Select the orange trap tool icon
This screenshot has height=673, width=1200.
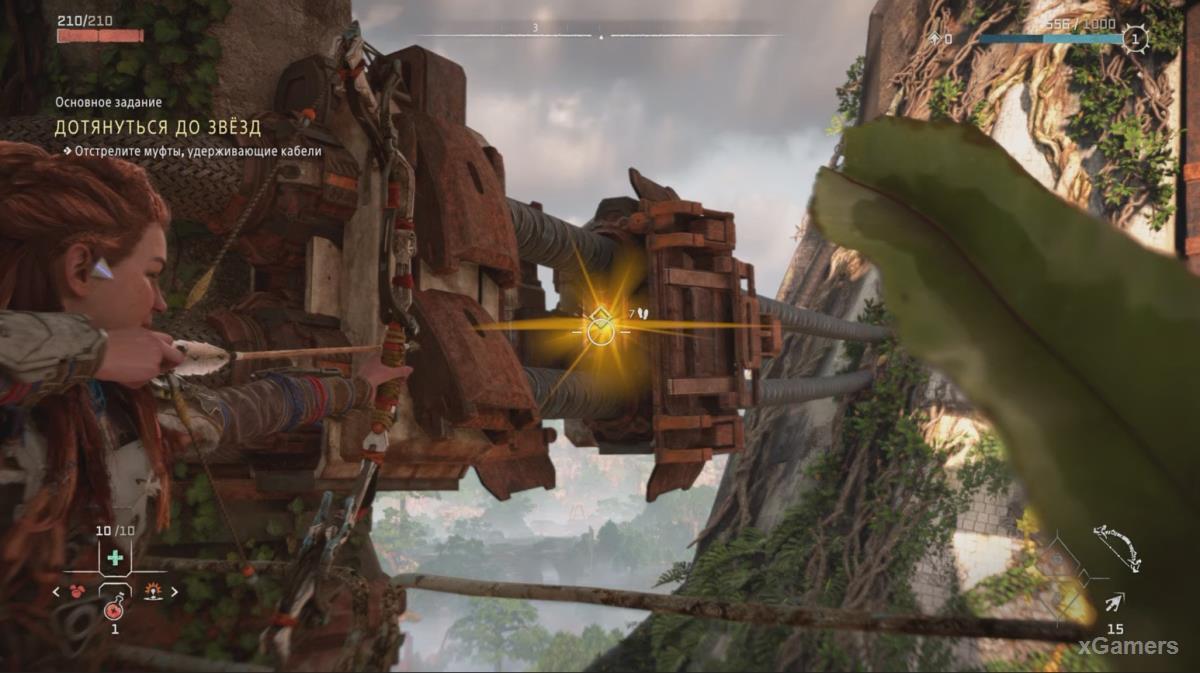click(x=153, y=591)
